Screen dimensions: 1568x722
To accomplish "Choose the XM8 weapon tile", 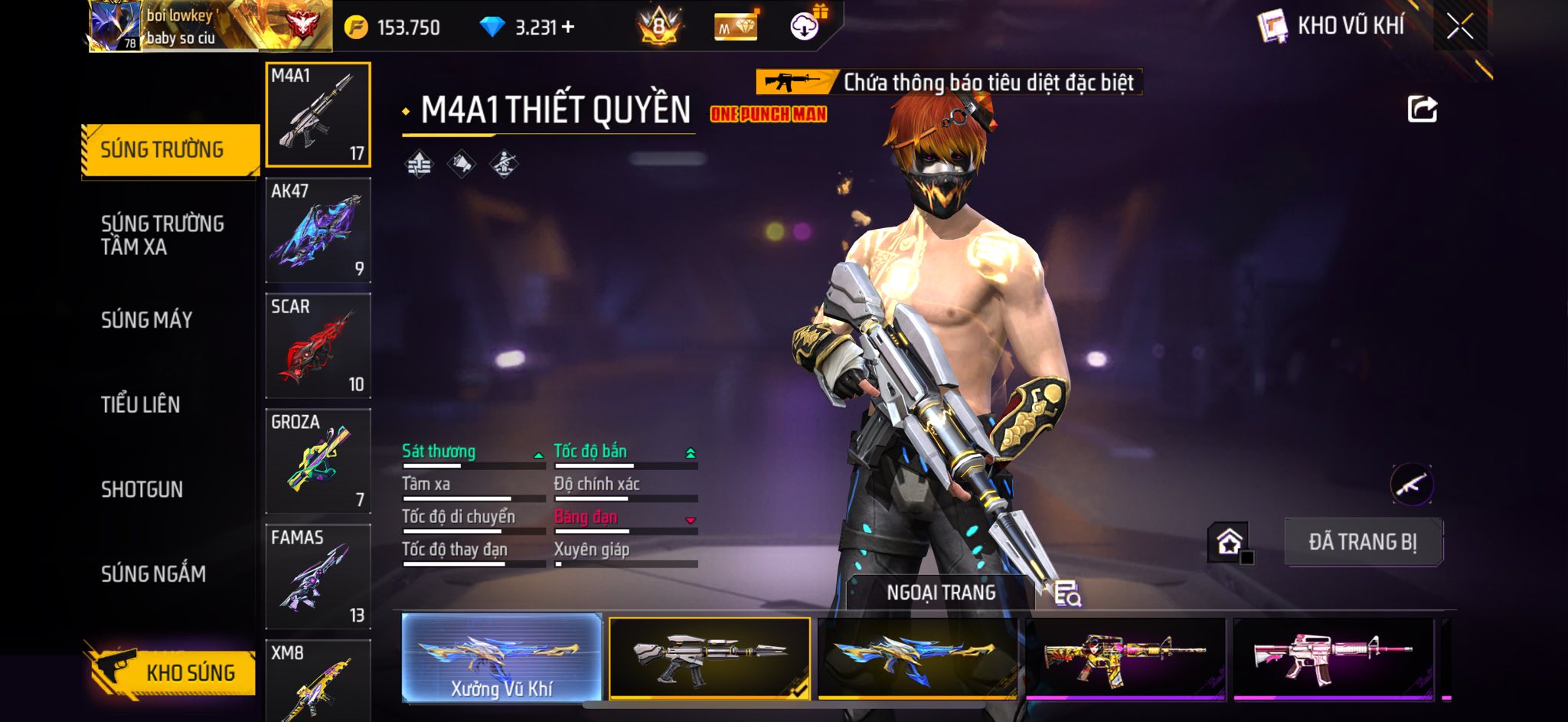I will [x=318, y=681].
